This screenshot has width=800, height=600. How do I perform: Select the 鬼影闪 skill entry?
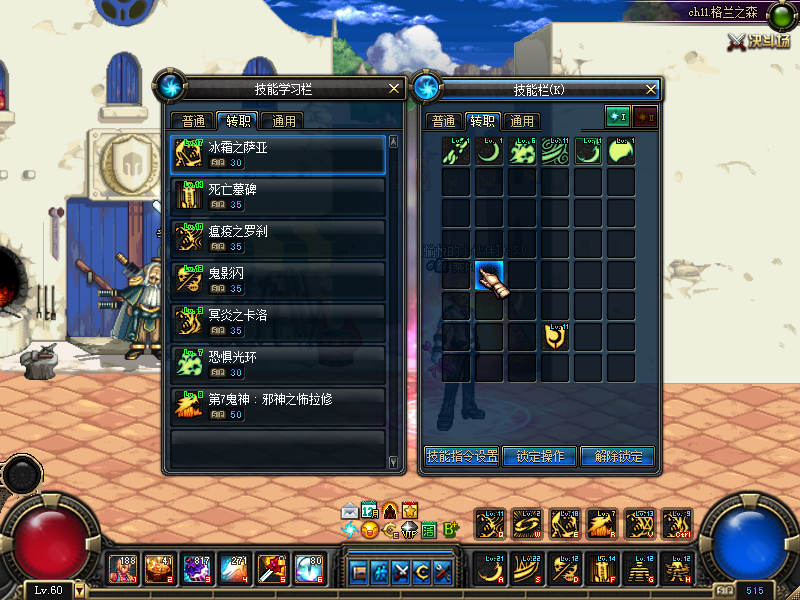(x=278, y=279)
